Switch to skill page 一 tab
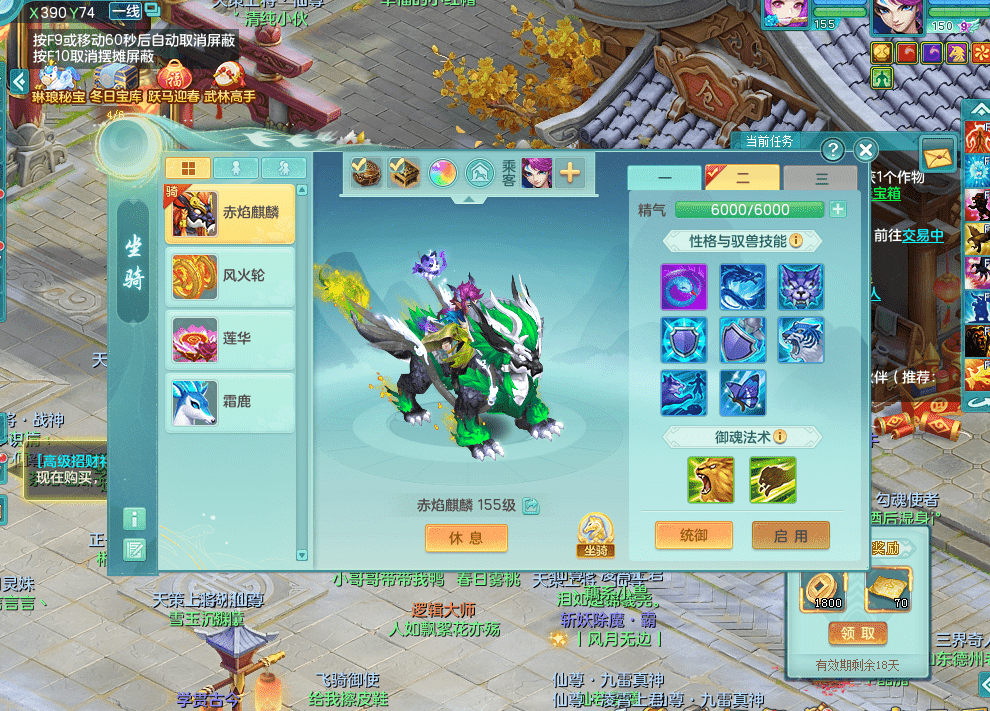The height and width of the screenshot is (711, 990). 664,178
